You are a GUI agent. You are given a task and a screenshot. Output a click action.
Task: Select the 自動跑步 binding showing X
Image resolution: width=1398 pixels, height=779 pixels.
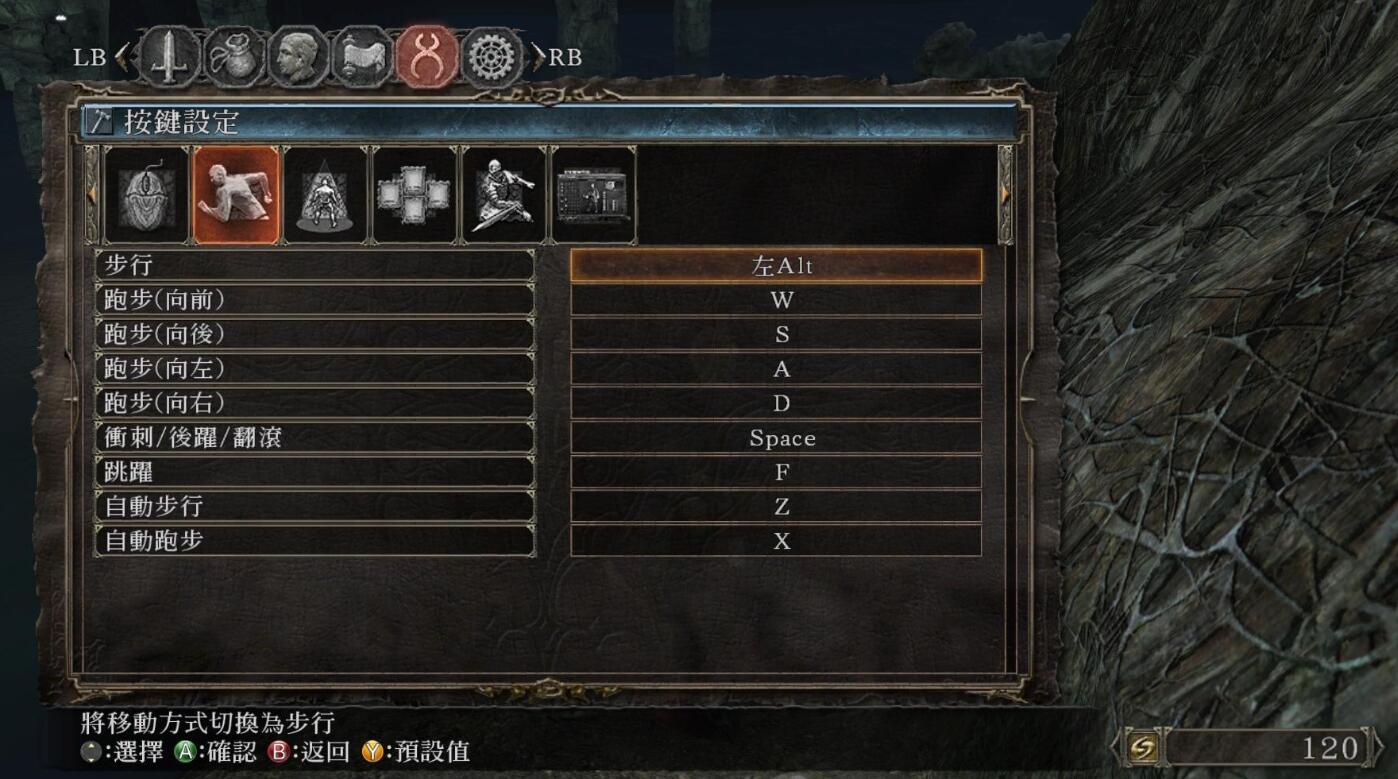[x=776, y=541]
